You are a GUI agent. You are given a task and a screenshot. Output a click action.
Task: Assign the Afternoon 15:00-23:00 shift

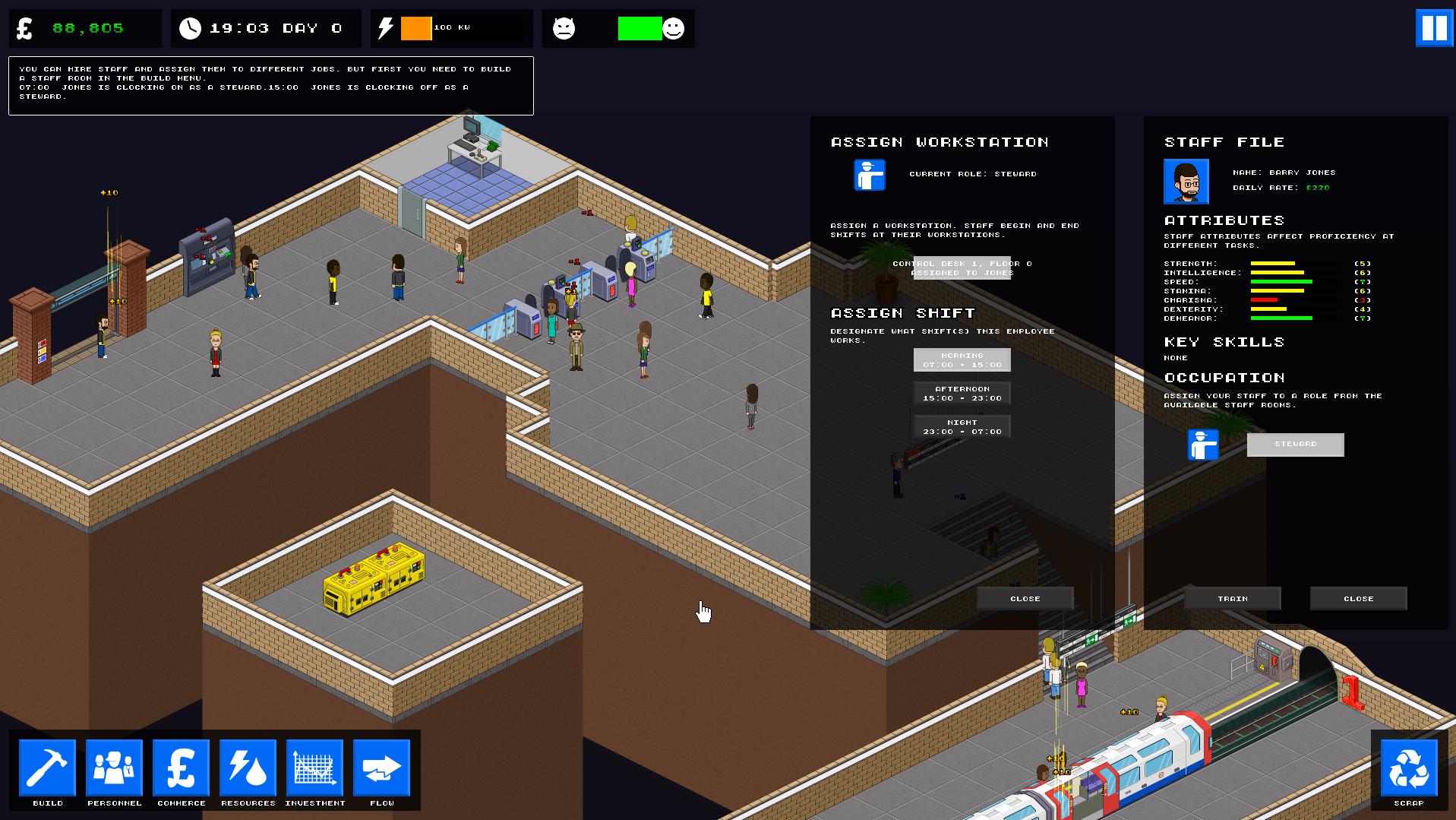(961, 393)
